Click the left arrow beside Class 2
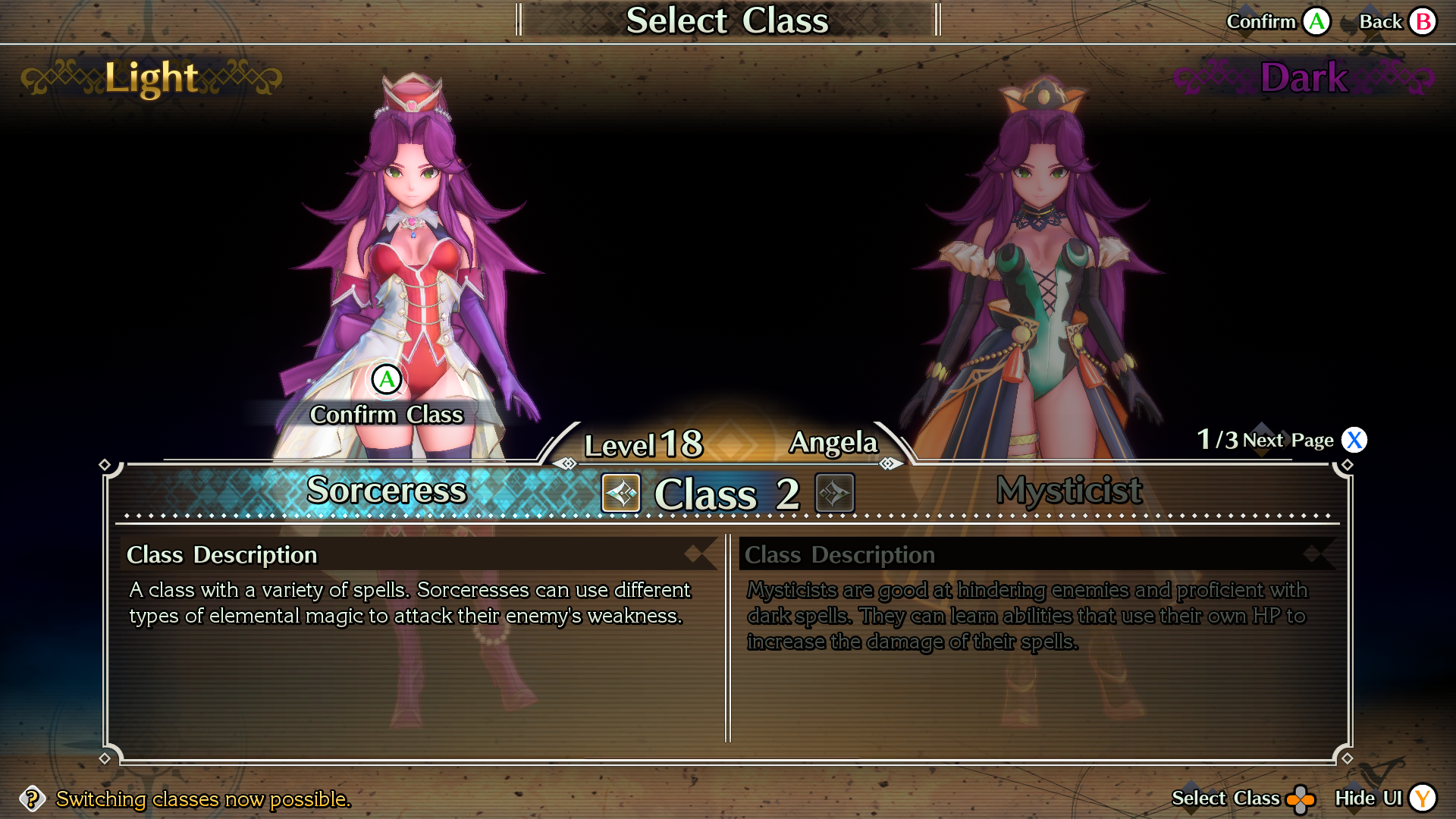This screenshot has height=819, width=1456. (621, 493)
